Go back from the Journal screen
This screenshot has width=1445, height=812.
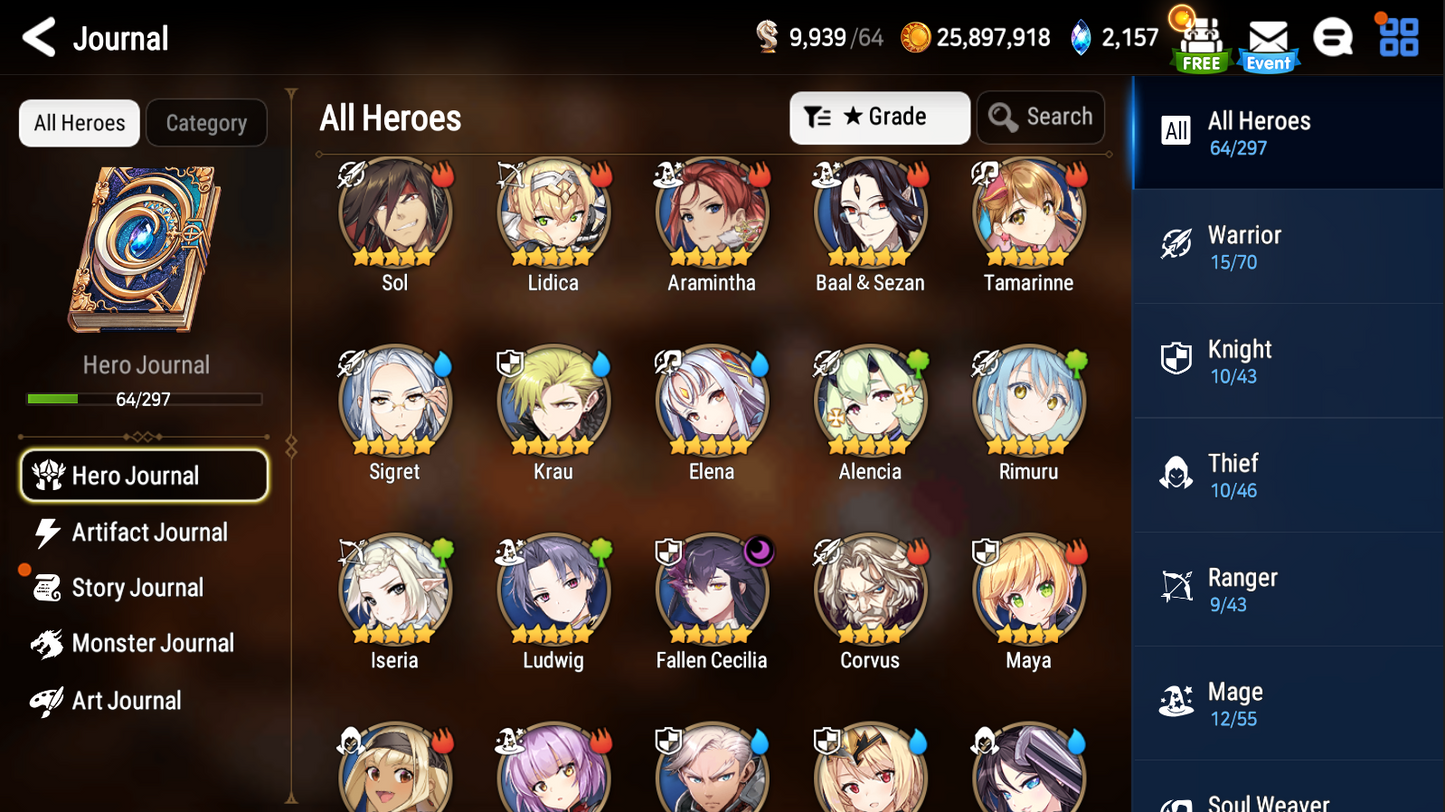click(x=40, y=38)
